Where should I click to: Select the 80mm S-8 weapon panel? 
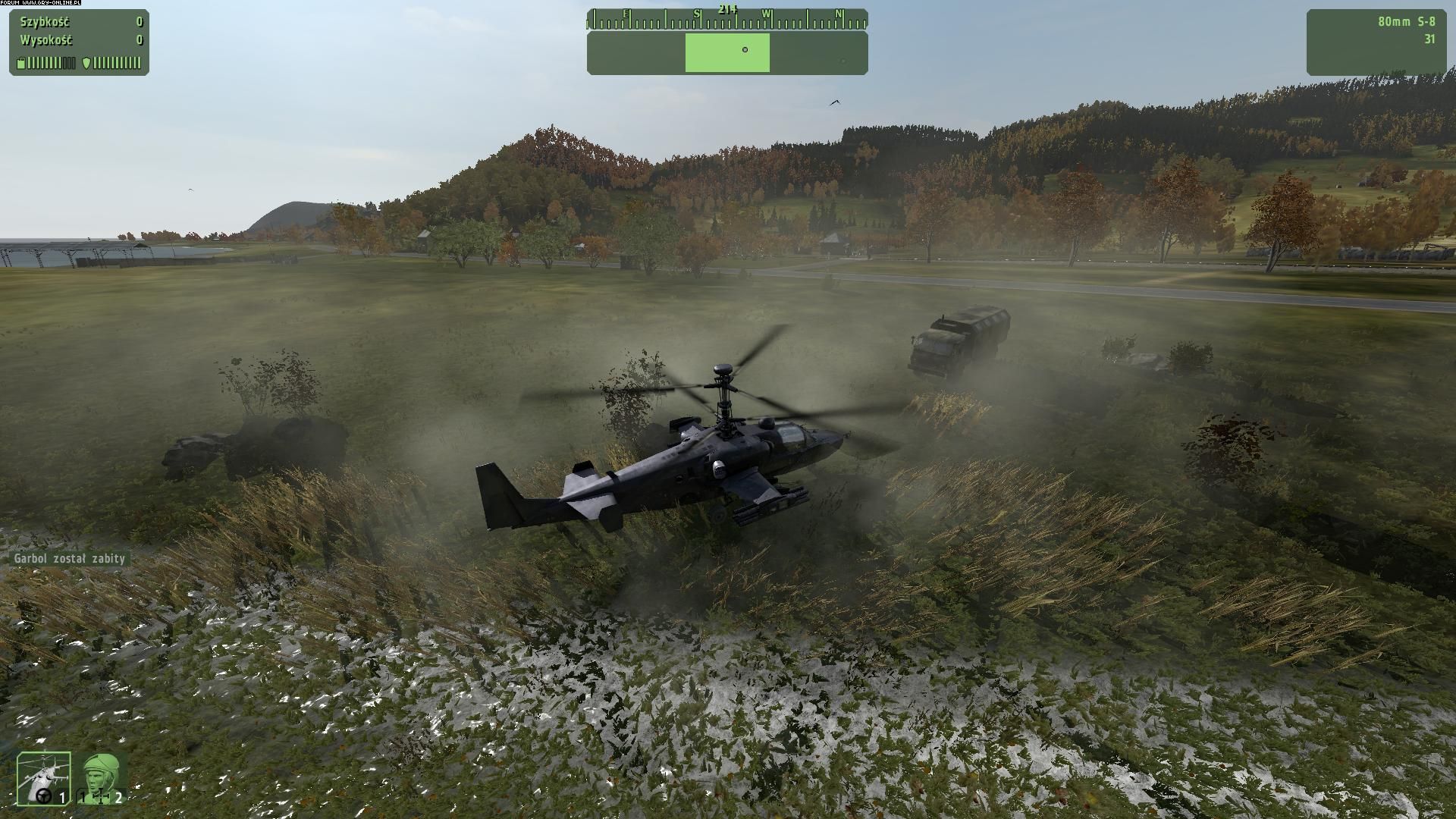click(x=1375, y=42)
